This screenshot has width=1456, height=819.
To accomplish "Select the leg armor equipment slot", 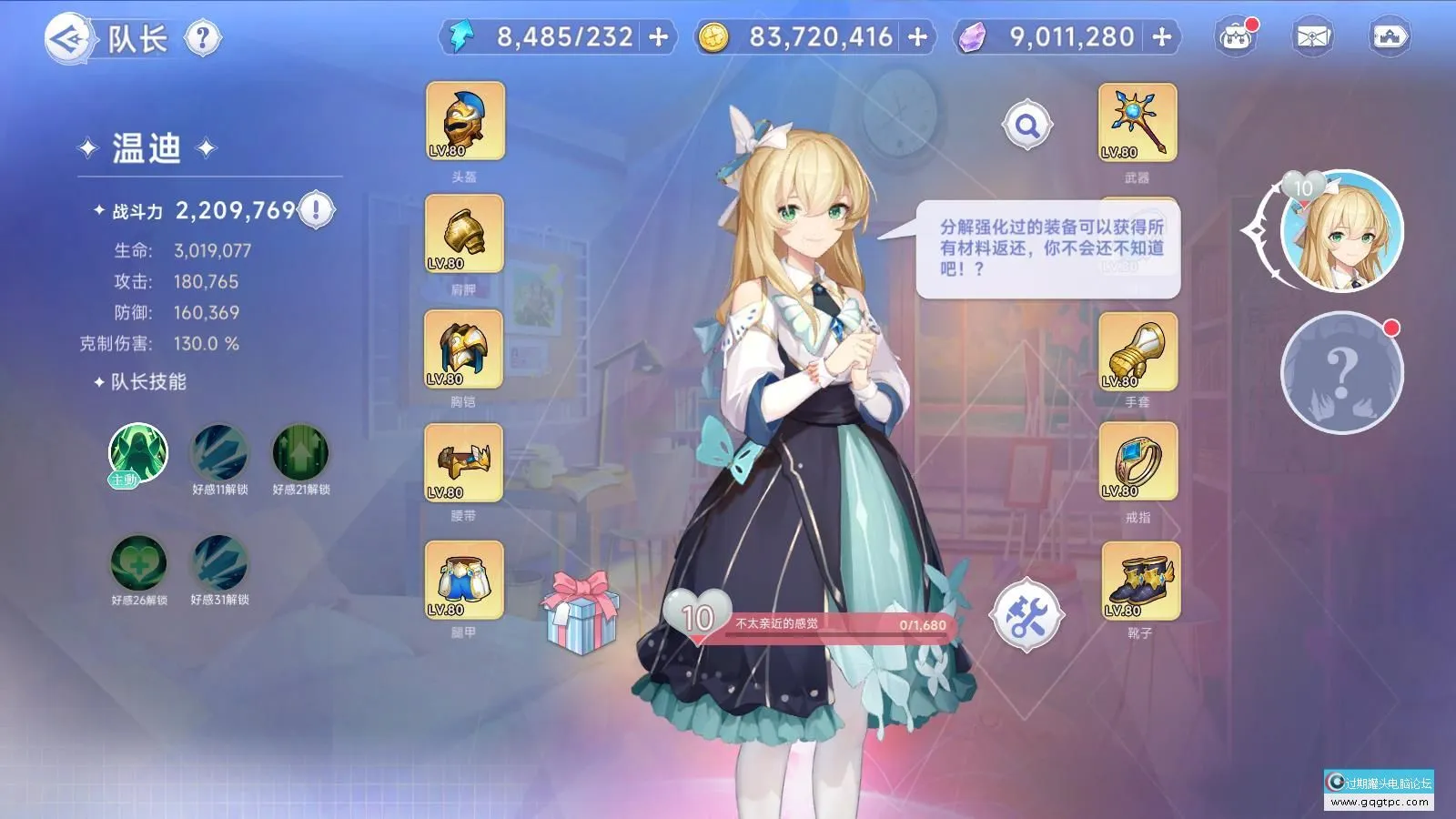I will [x=464, y=580].
